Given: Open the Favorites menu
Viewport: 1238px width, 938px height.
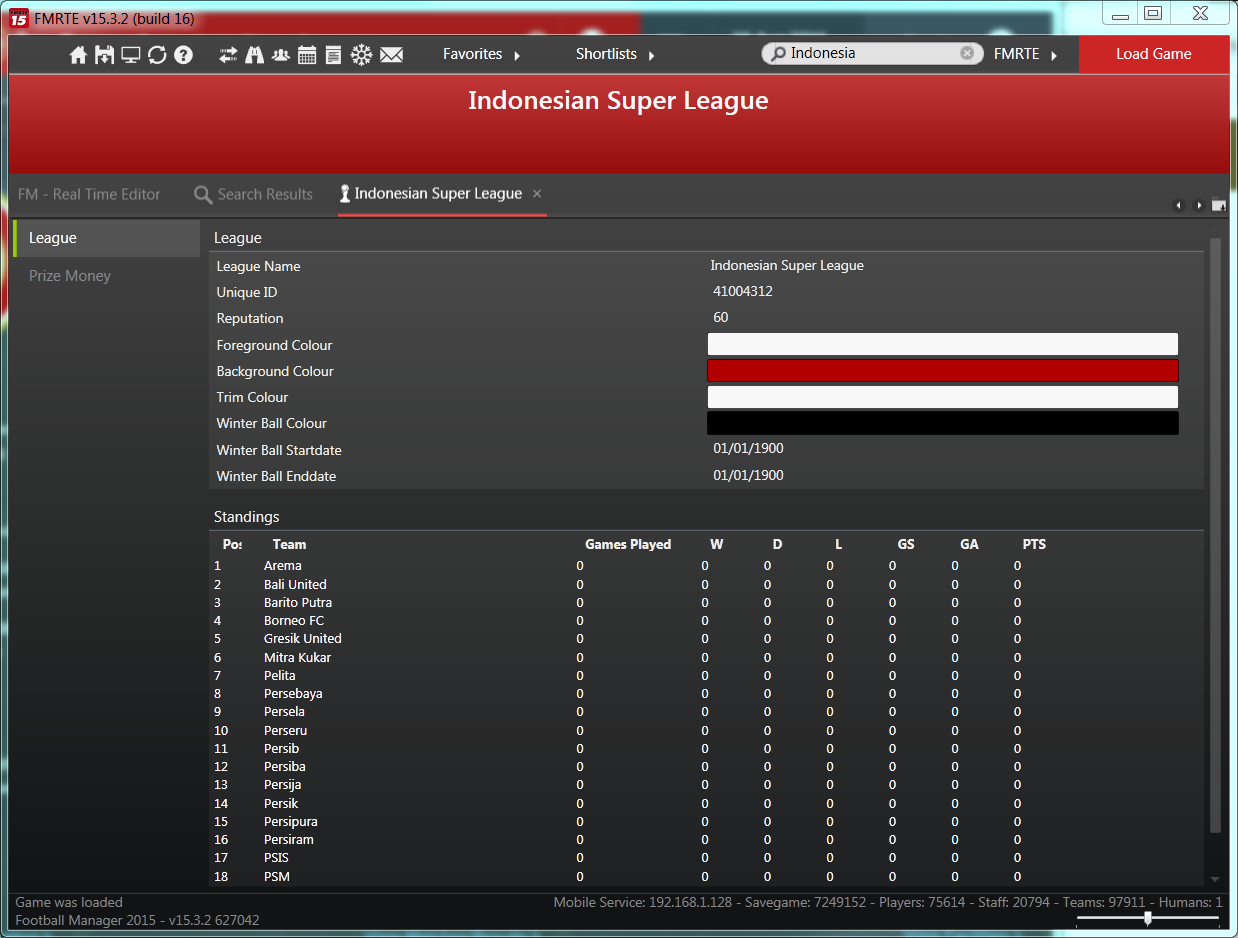Looking at the screenshot, I should 482,54.
